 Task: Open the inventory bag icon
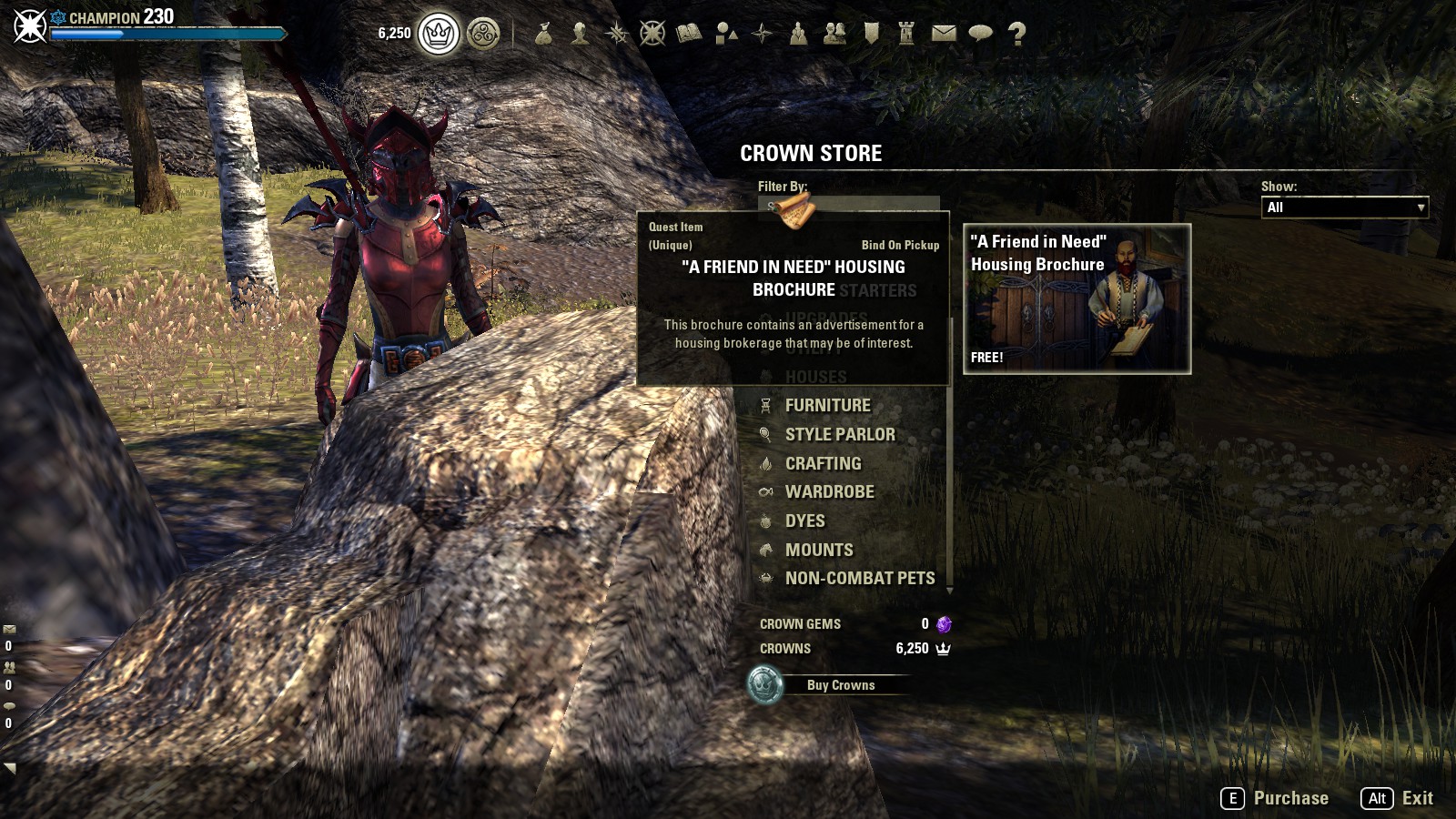click(x=543, y=34)
